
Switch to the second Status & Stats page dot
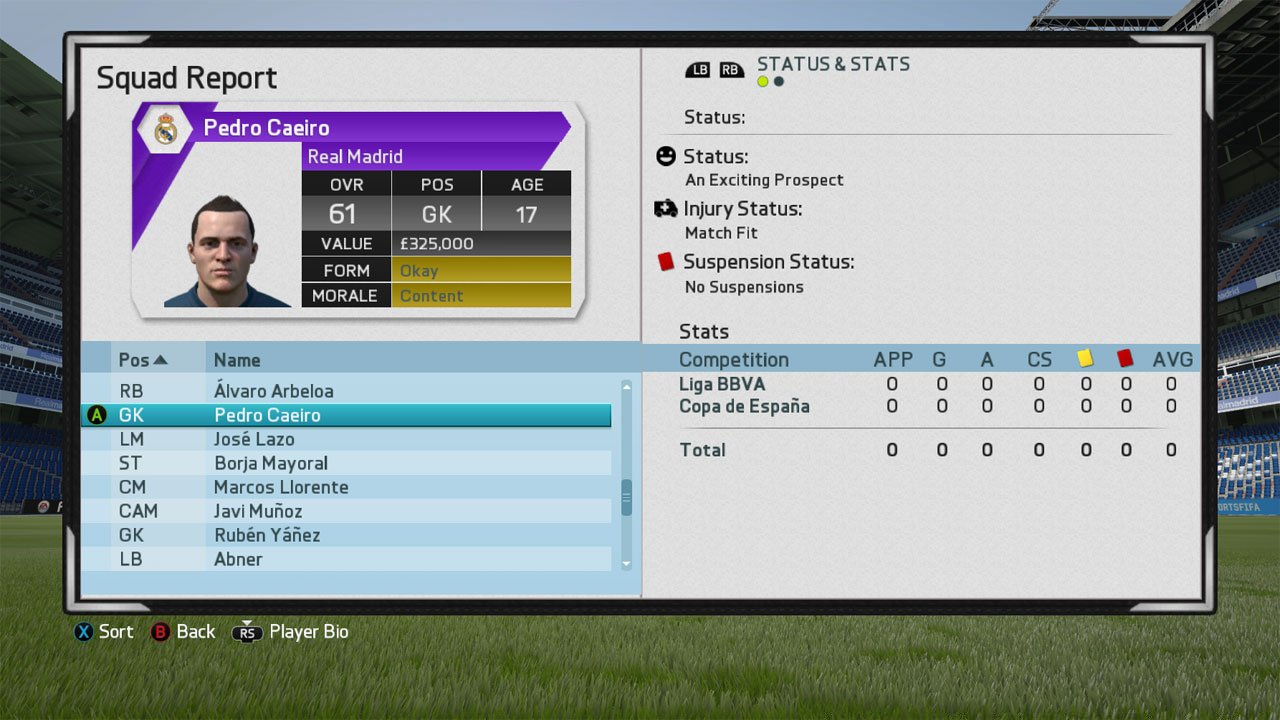pos(779,82)
